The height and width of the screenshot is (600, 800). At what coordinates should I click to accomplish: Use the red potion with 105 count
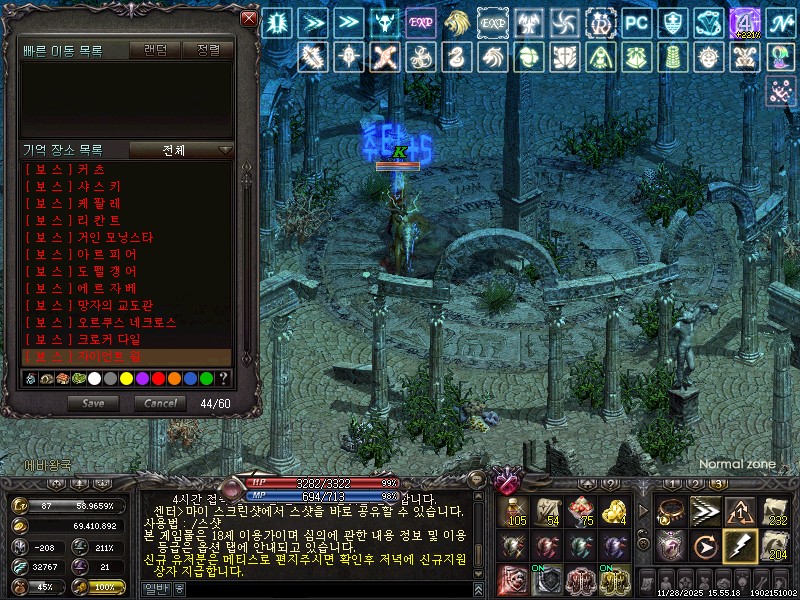click(516, 512)
